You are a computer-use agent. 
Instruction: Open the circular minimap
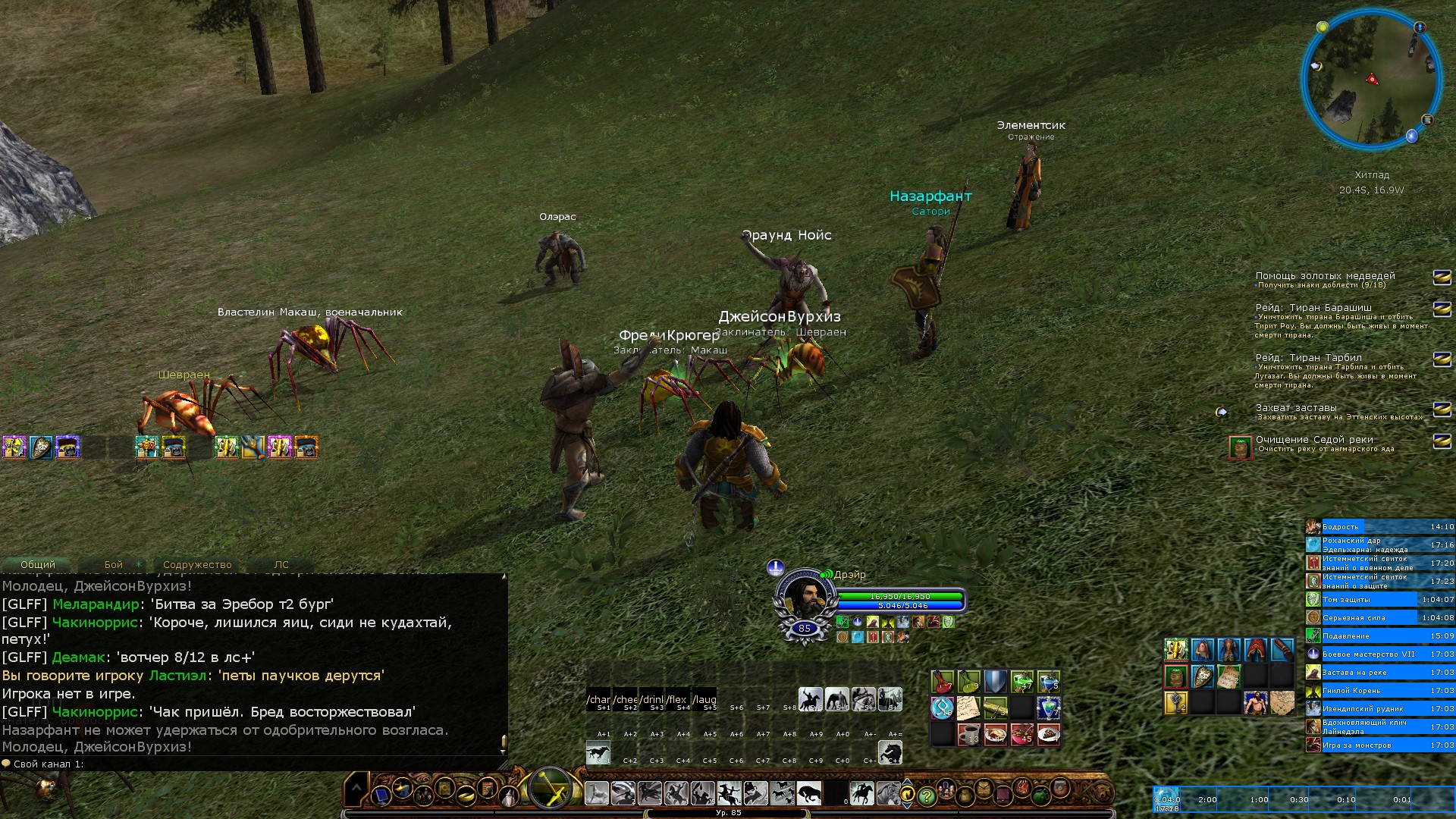(x=1371, y=79)
